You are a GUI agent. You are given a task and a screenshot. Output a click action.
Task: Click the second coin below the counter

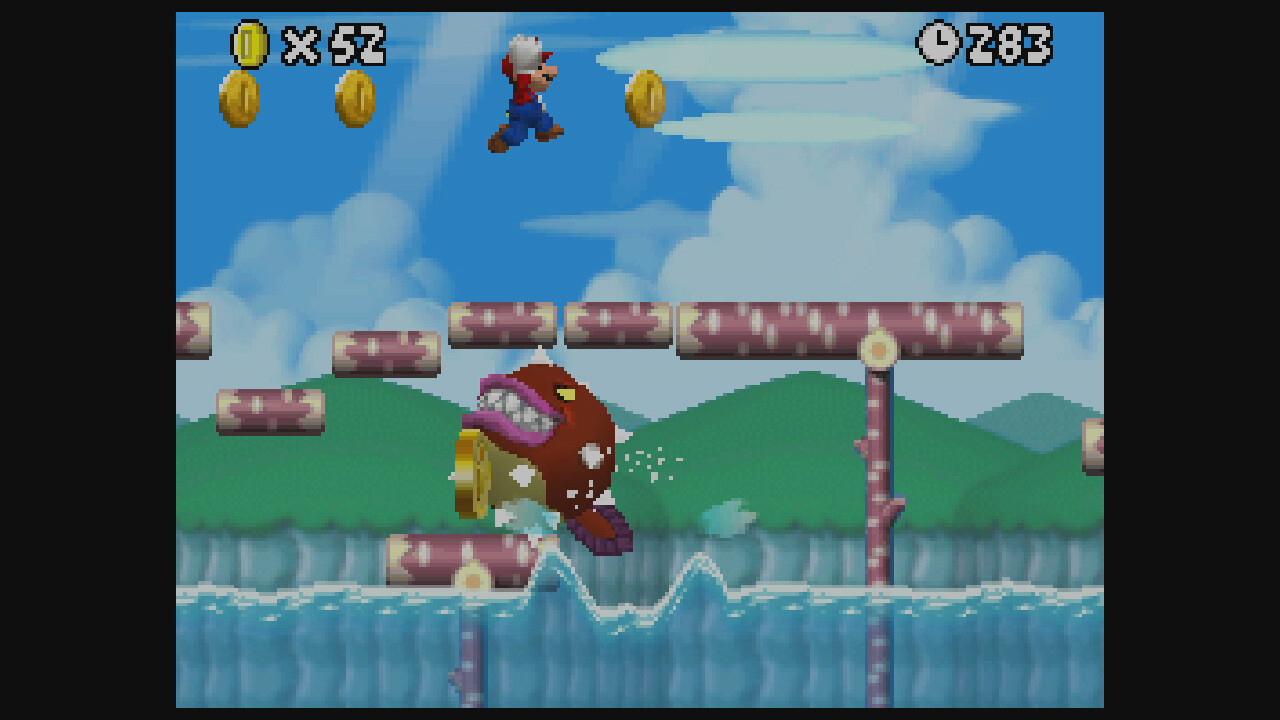354,98
